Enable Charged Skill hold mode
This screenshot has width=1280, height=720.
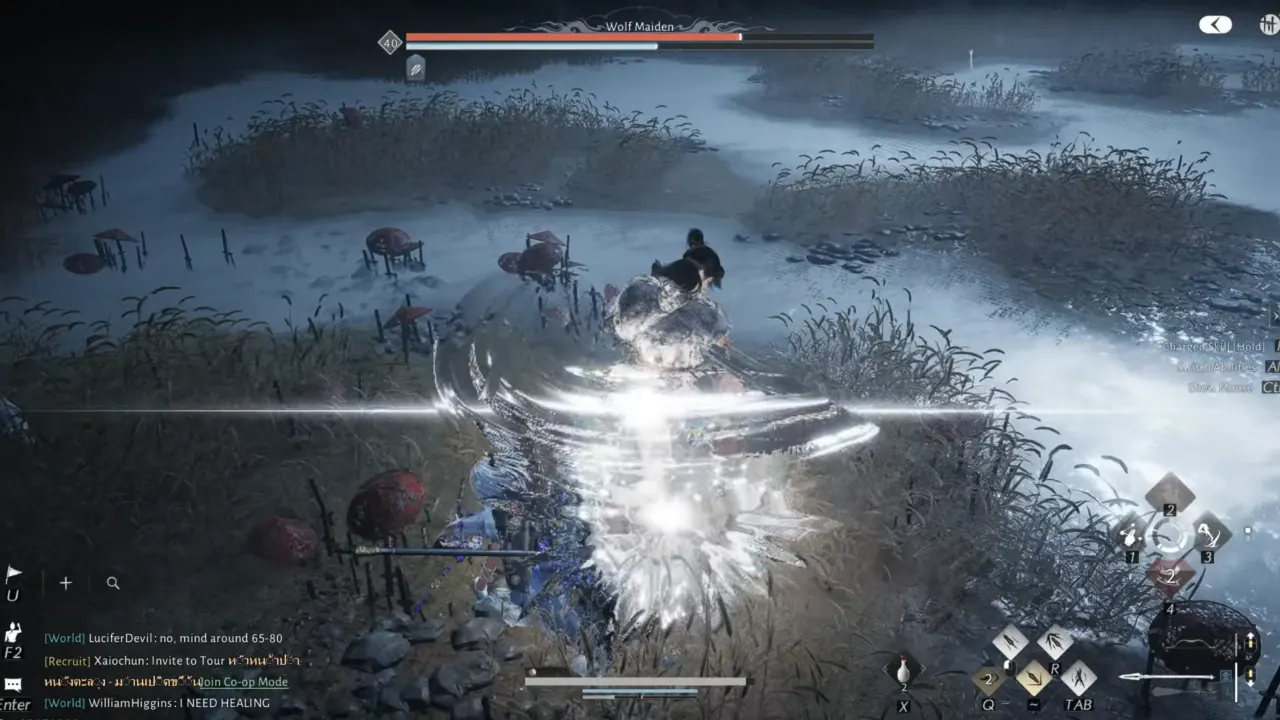[1215, 347]
